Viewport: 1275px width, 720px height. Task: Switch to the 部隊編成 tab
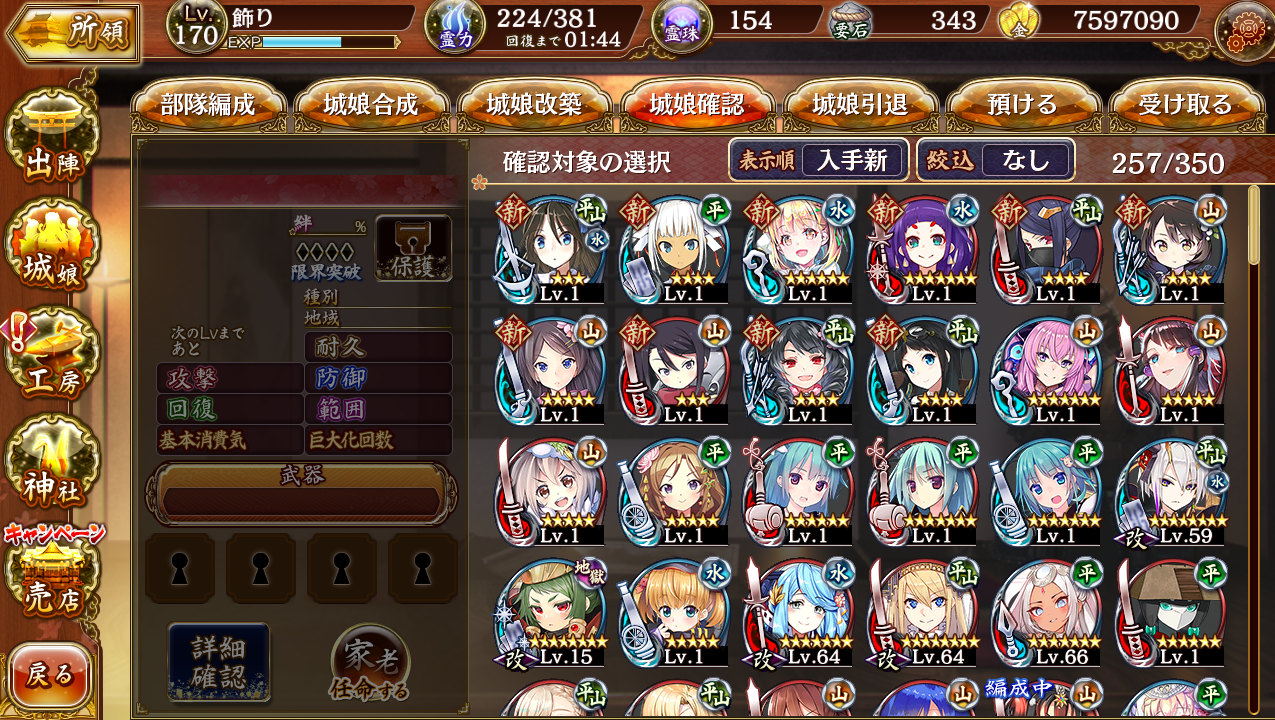[x=208, y=105]
